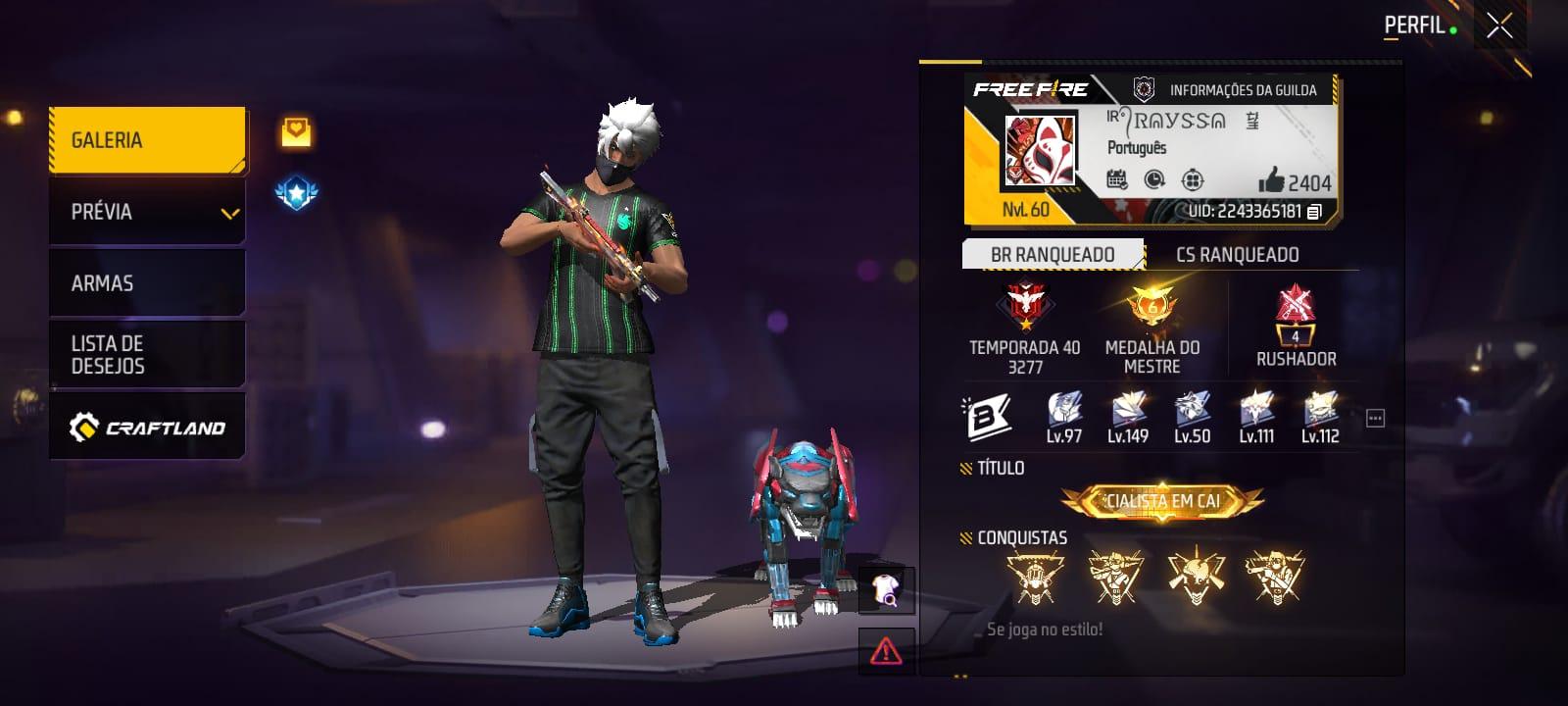This screenshot has height=706, width=1568.
Task: Select the Lv.149 character icon
Action: point(1128,410)
